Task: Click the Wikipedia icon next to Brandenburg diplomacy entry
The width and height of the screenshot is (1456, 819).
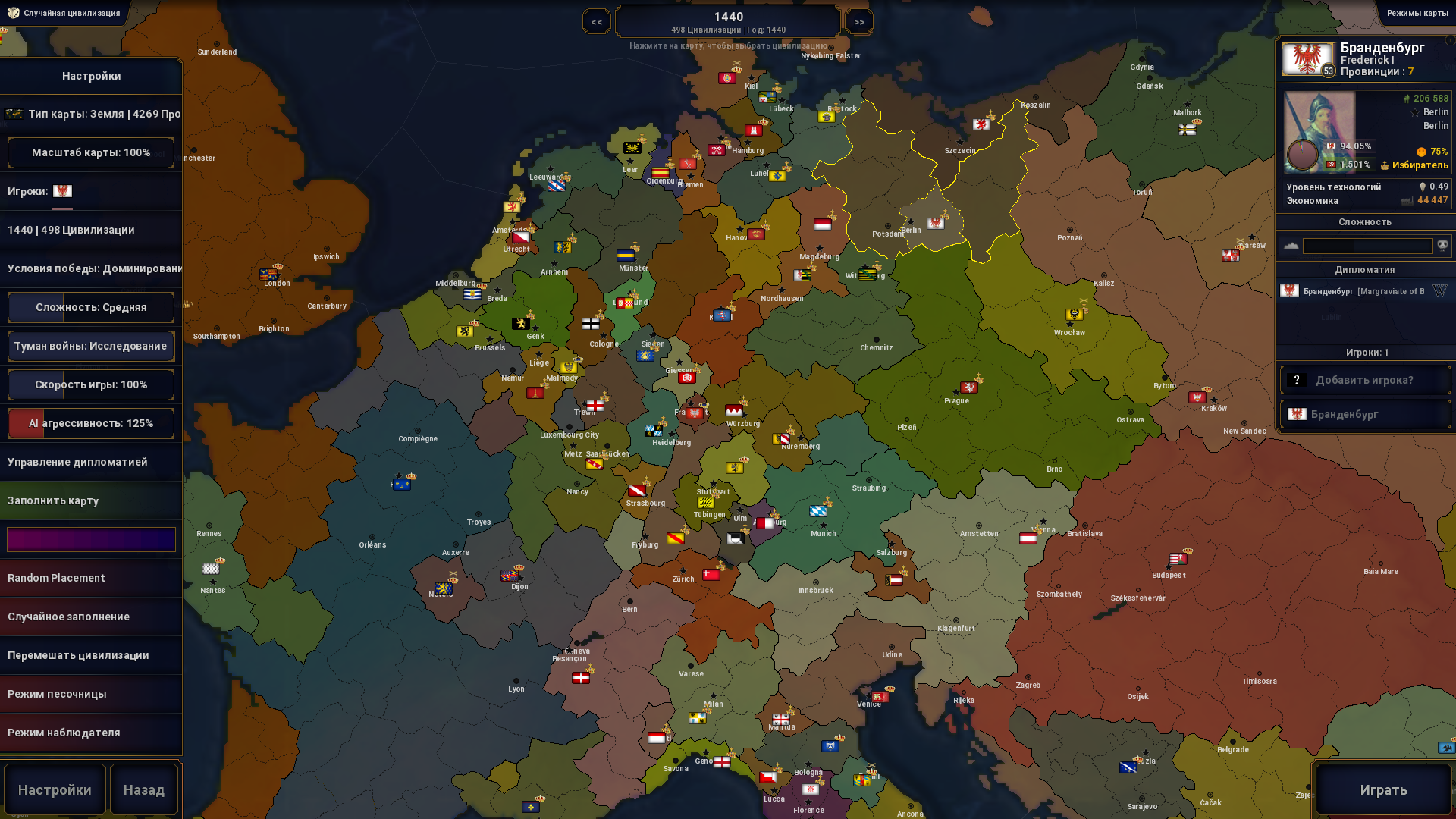Action: coord(1440,290)
